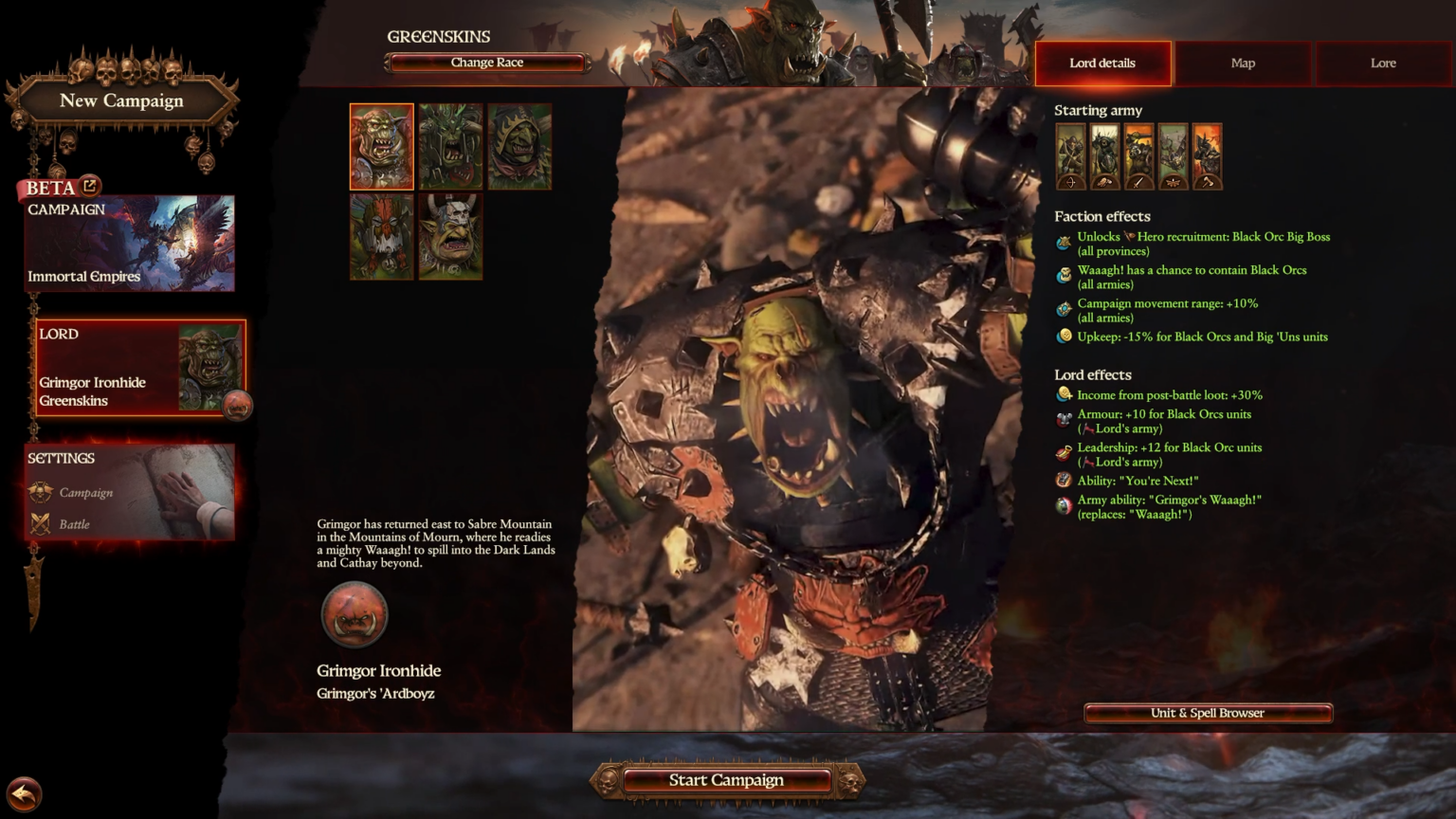Switch to the Lore tab
Screen dimensions: 1456x819
click(x=1382, y=63)
